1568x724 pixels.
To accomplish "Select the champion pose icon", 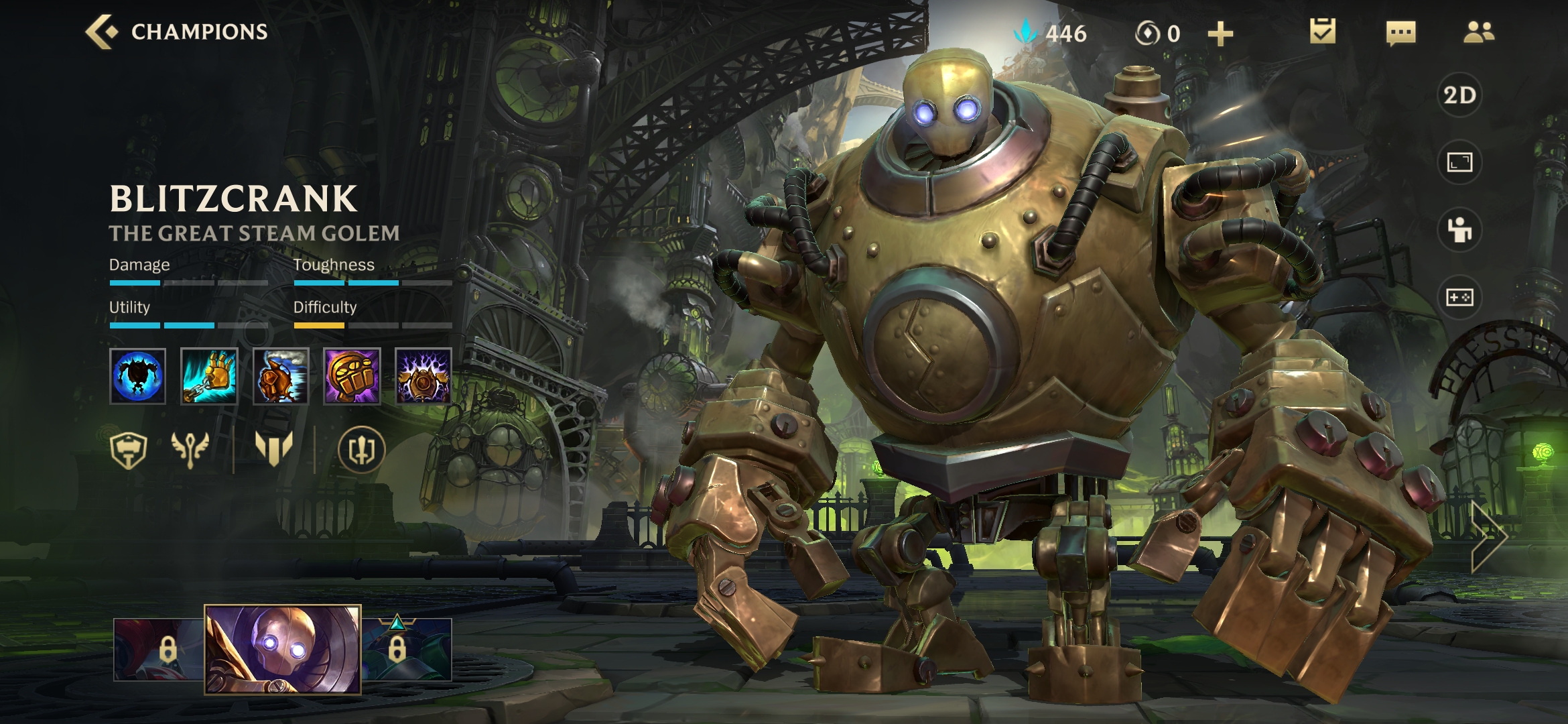I will (1459, 230).
